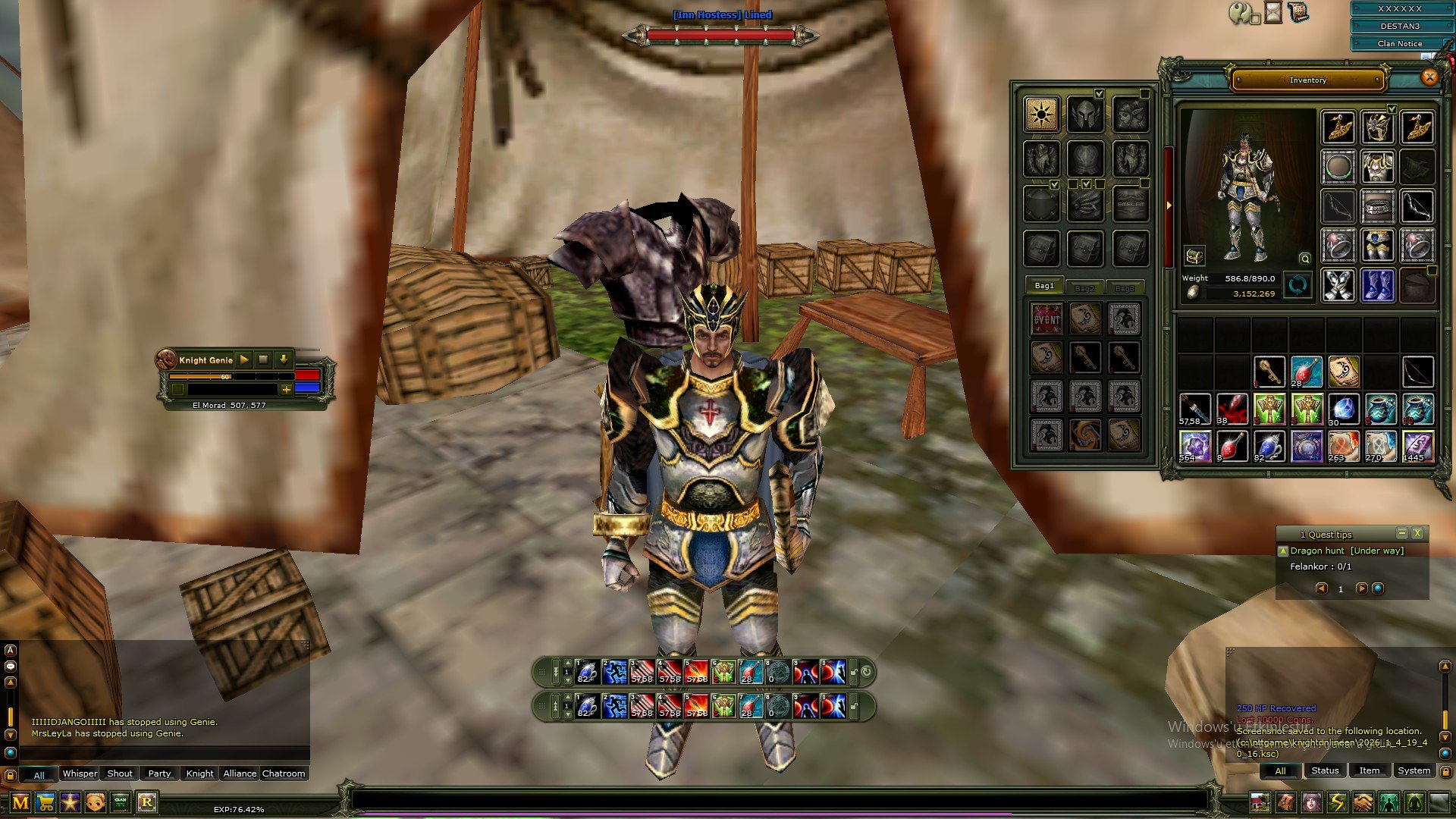Select the handshake Trade icon in the taskbar
Image resolution: width=1456 pixels, height=819 pixels.
1363,801
